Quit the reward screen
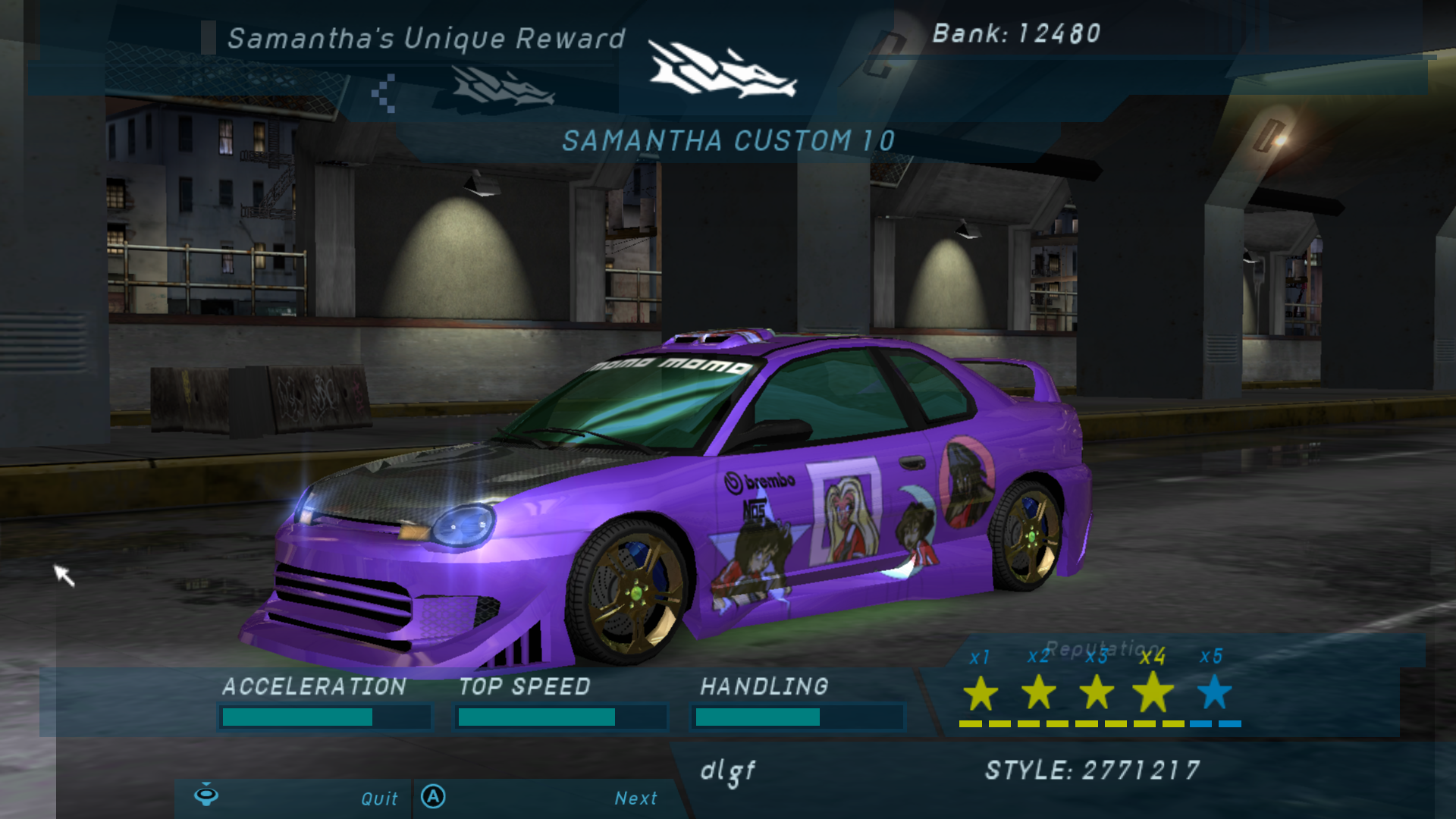1456x819 pixels. (378, 799)
